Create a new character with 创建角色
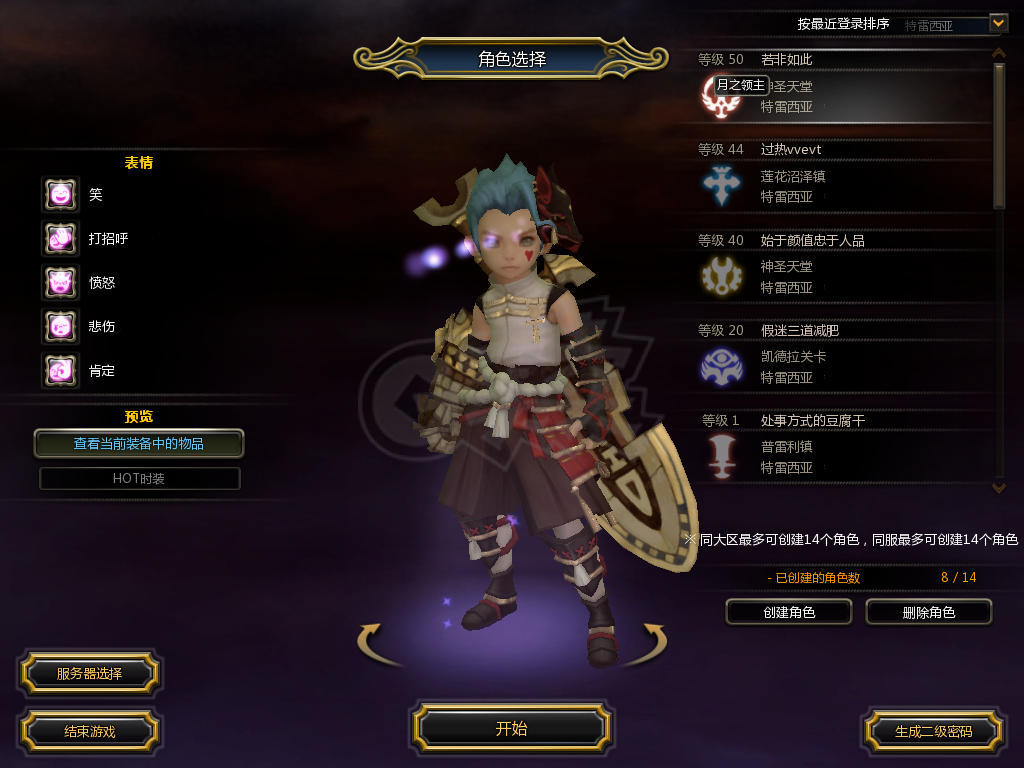 click(789, 612)
